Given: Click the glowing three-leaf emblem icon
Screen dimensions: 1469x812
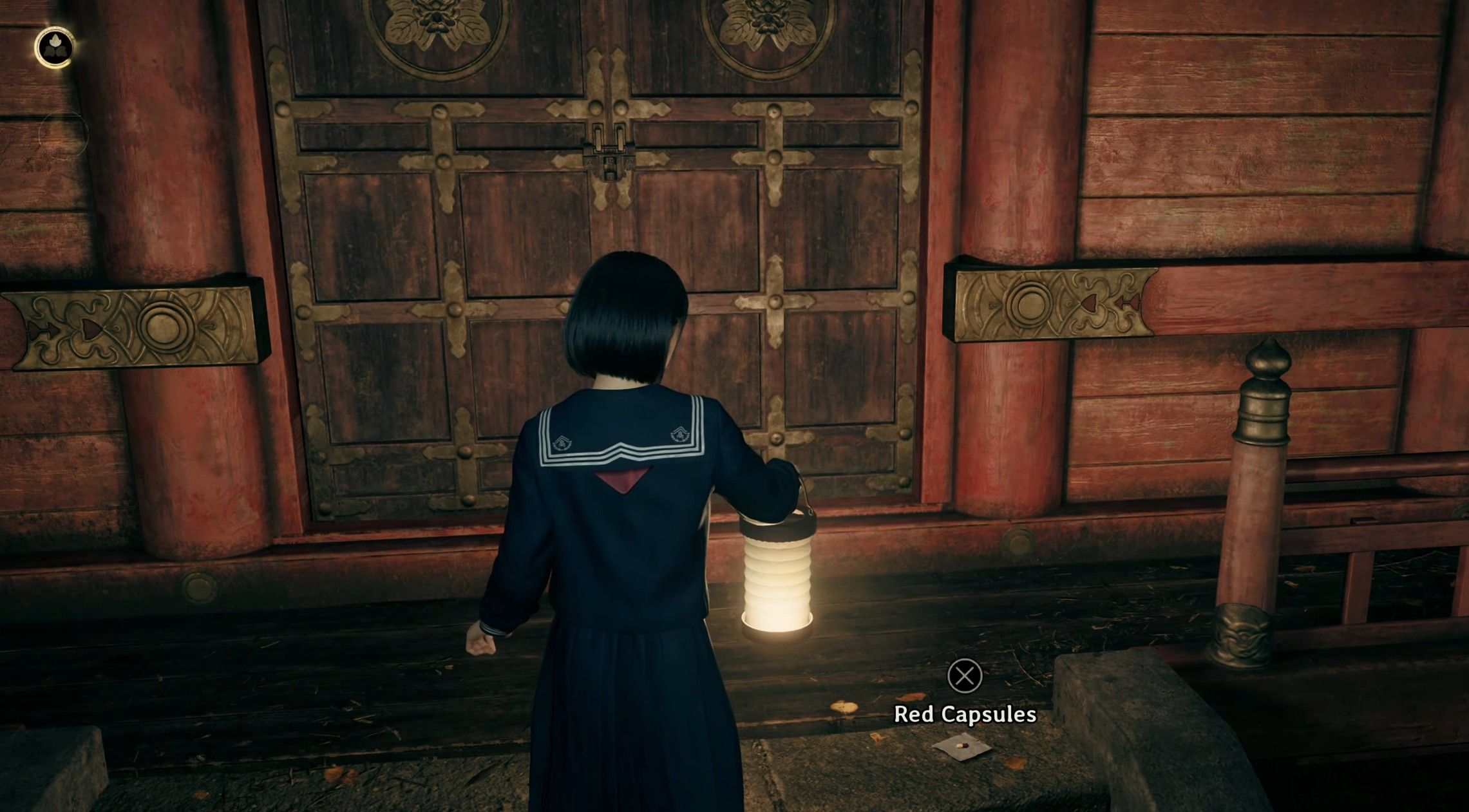Looking at the screenshot, I should pyautogui.click(x=53, y=47).
